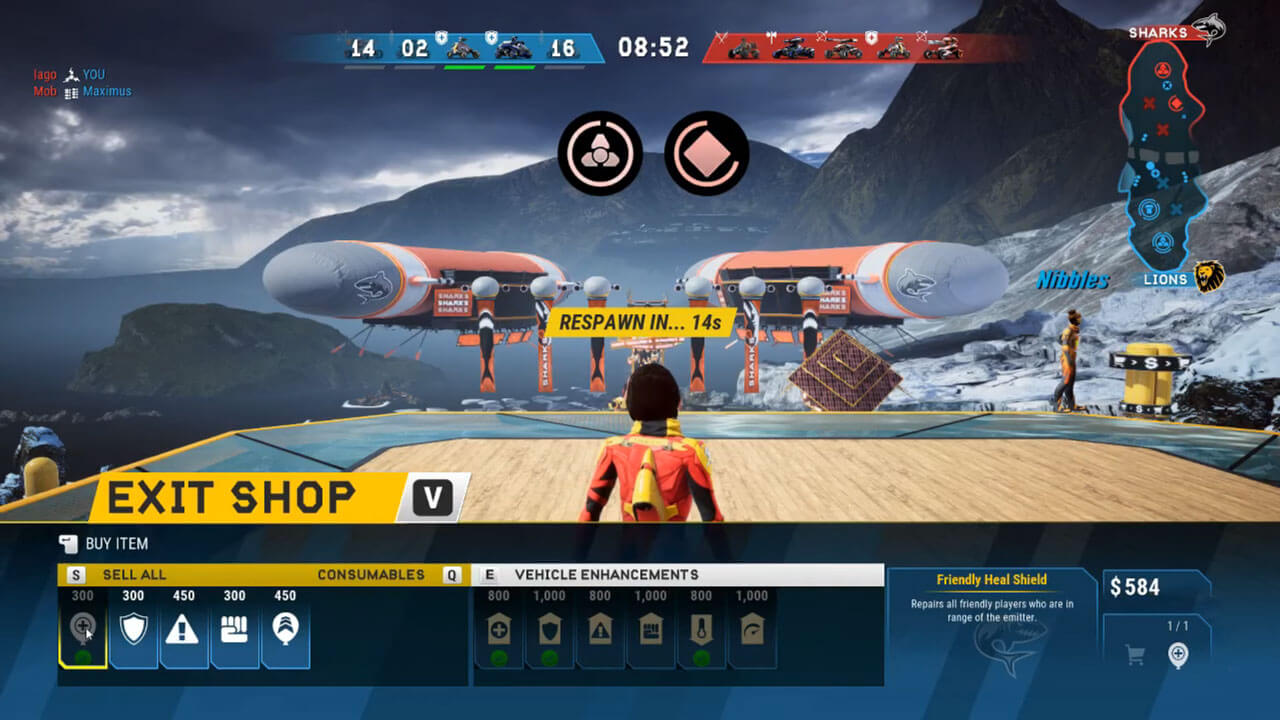Pick the striped balloon consumable for 450
Image resolution: width=1280 pixels, height=720 pixels.
pyautogui.click(x=284, y=629)
